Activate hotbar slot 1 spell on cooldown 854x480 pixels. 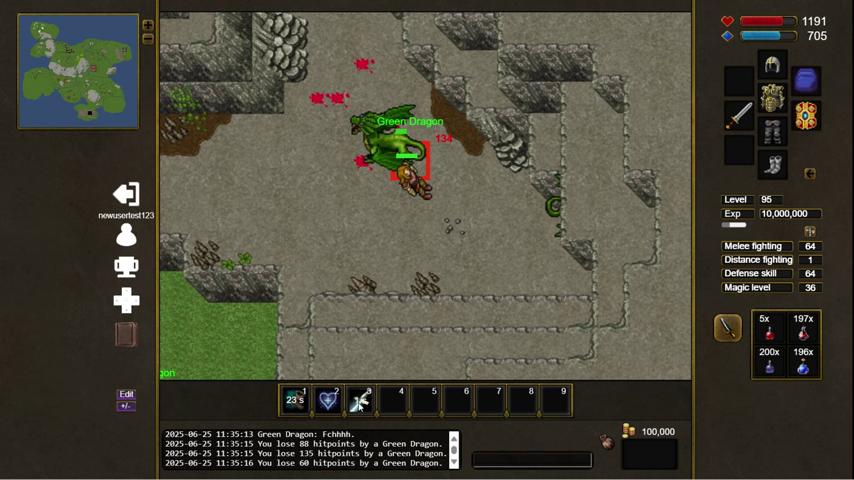(295, 400)
